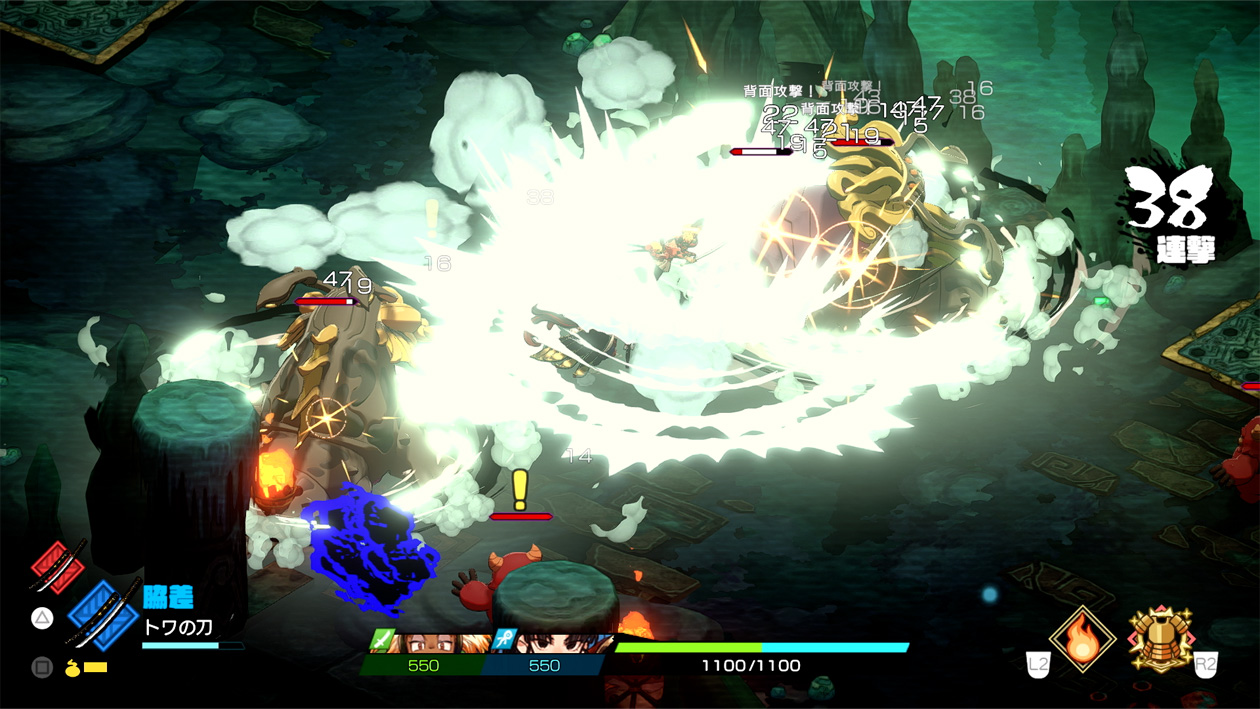Use the yellow gourd healing item
1260x709 pixels.
tap(73, 666)
